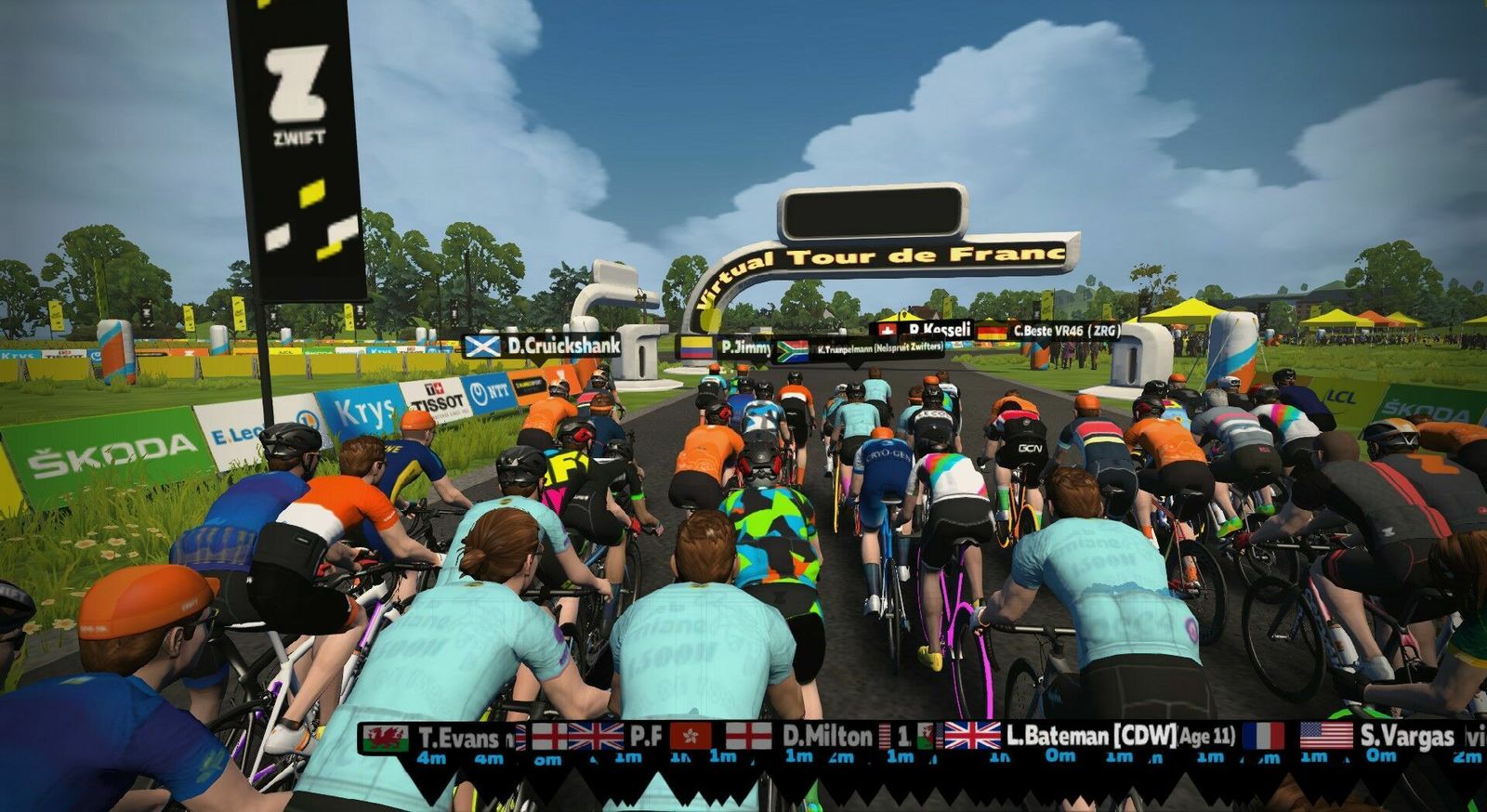The image size is (1487, 812).
Task: Choose the K.Trampelmann Nelspruit Zwifters tag
Action: (x=859, y=348)
